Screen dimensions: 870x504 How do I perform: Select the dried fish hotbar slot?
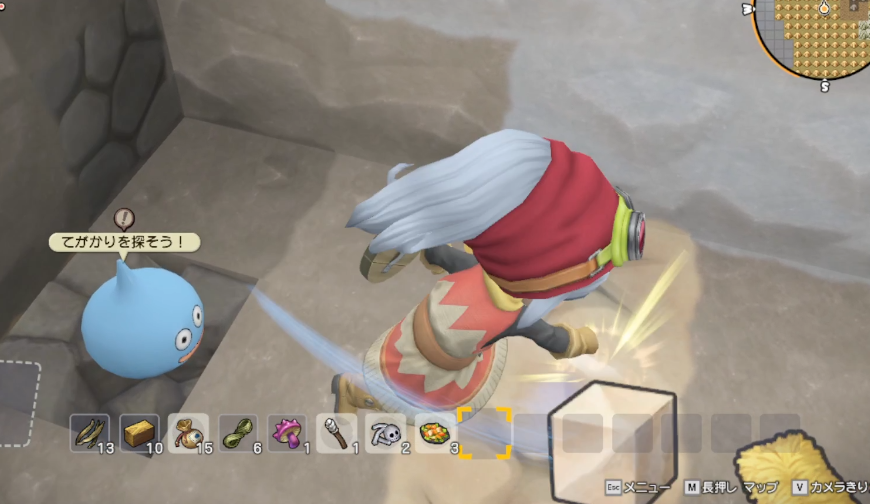pyautogui.click(x=90, y=433)
